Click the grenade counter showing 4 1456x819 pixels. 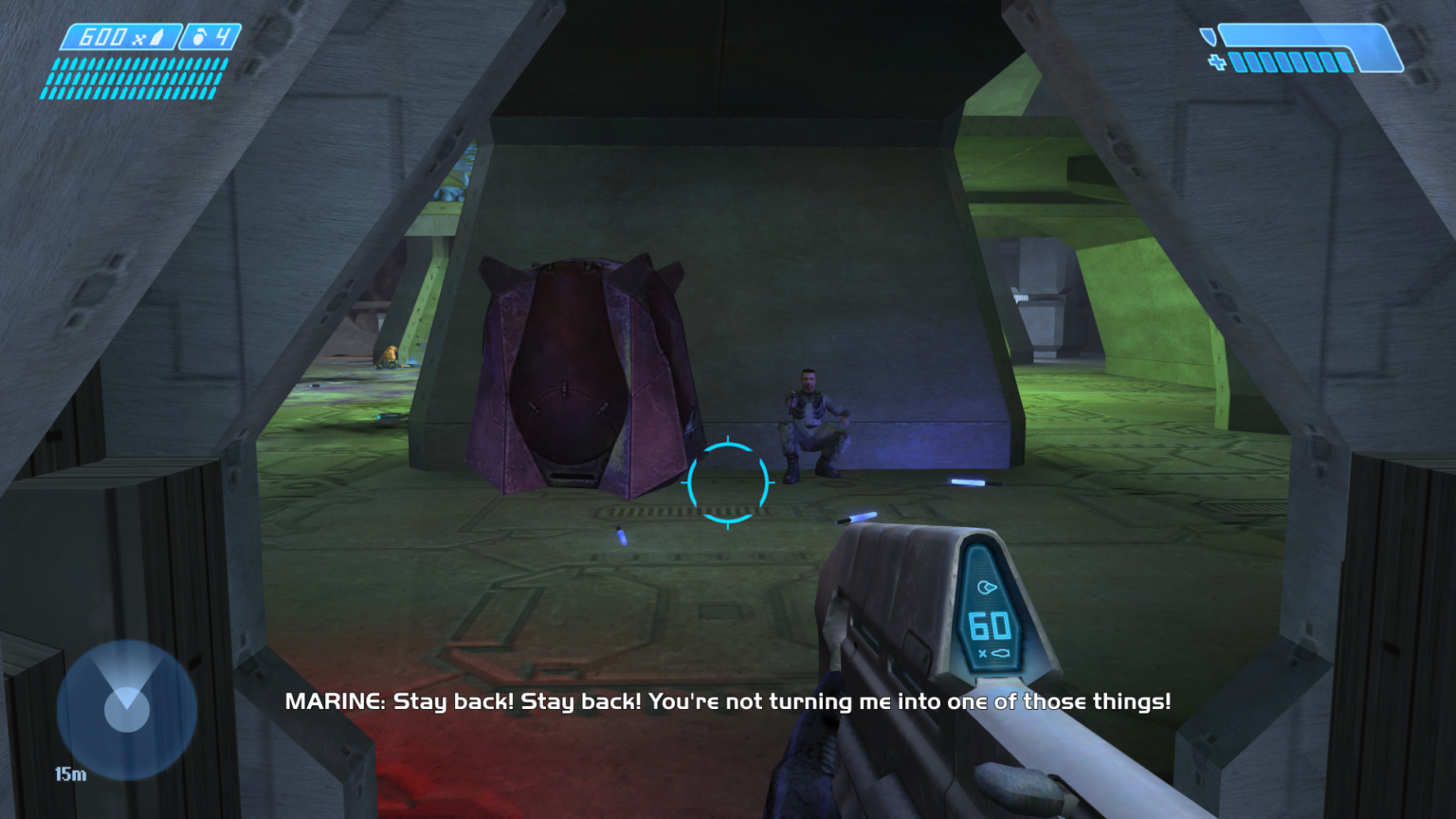point(224,36)
